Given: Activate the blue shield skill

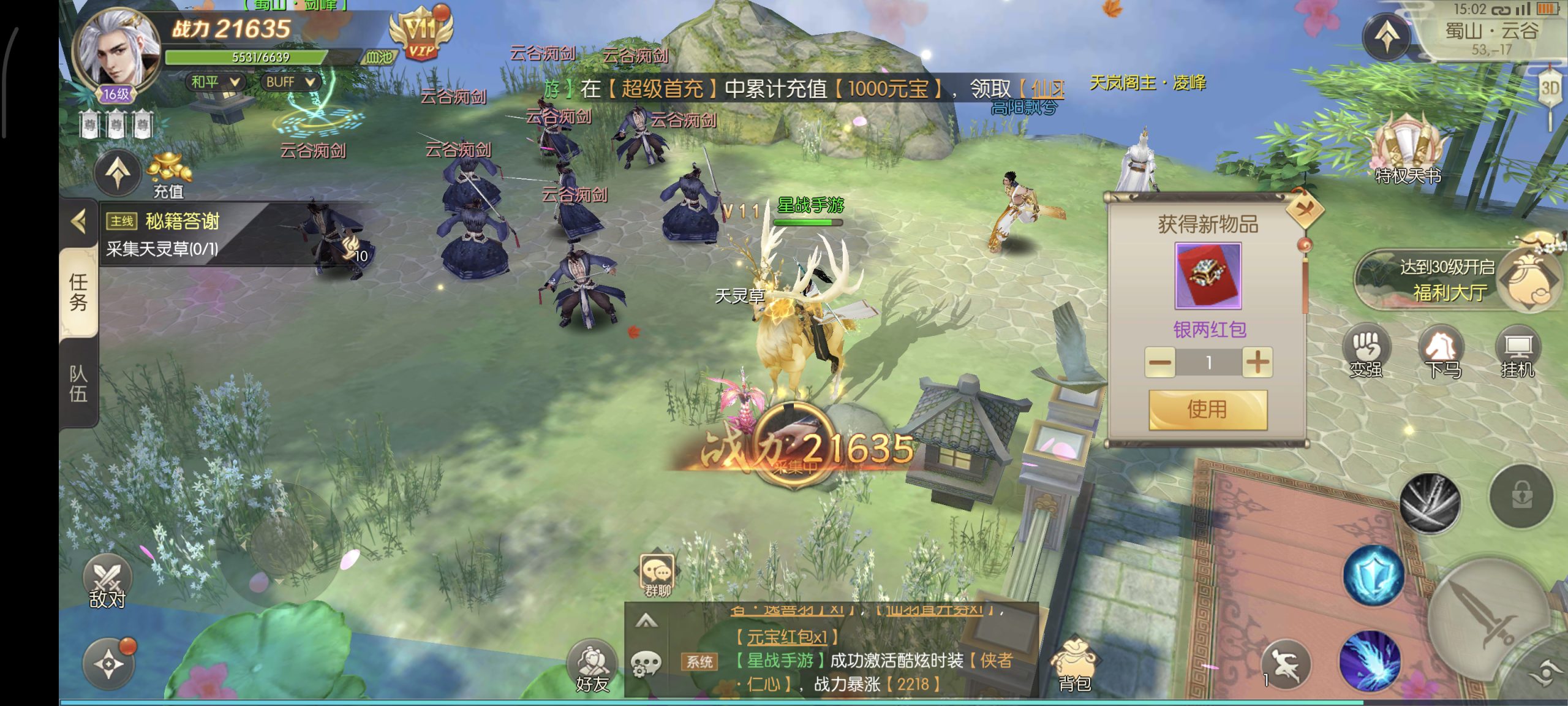Looking at the screenshot, I should pos(1373,576).
